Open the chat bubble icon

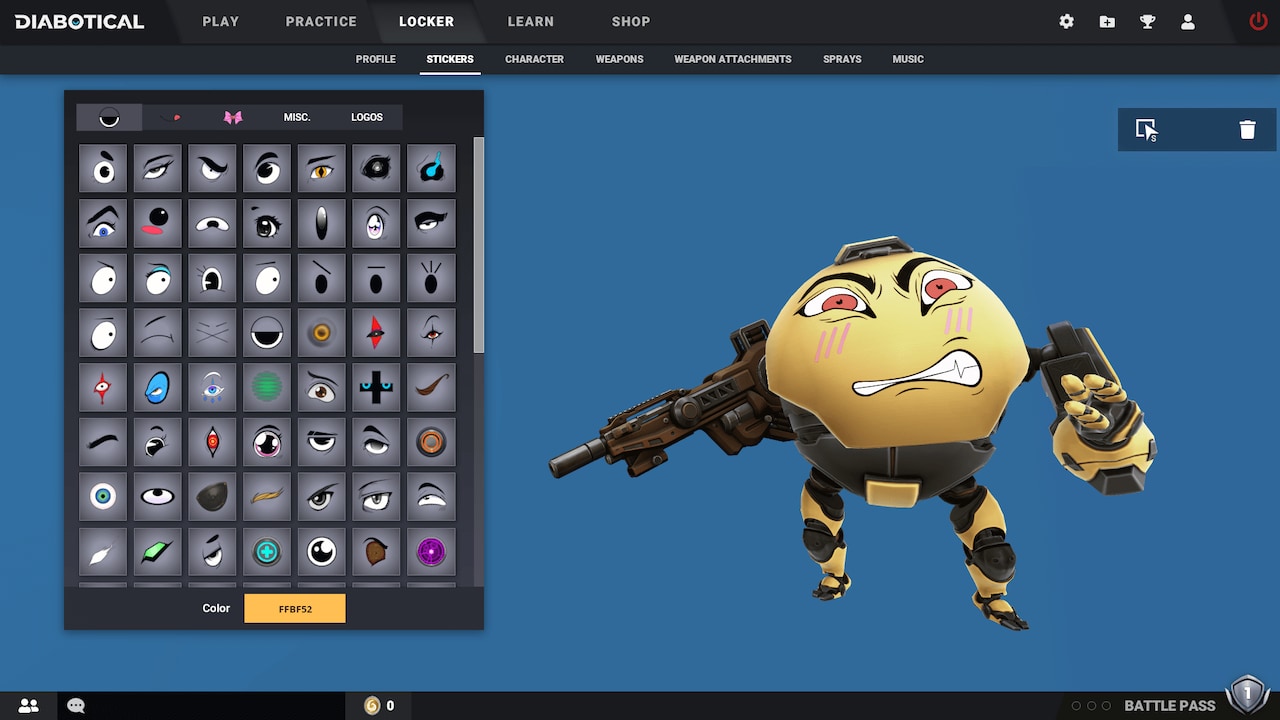pos(75,705)
